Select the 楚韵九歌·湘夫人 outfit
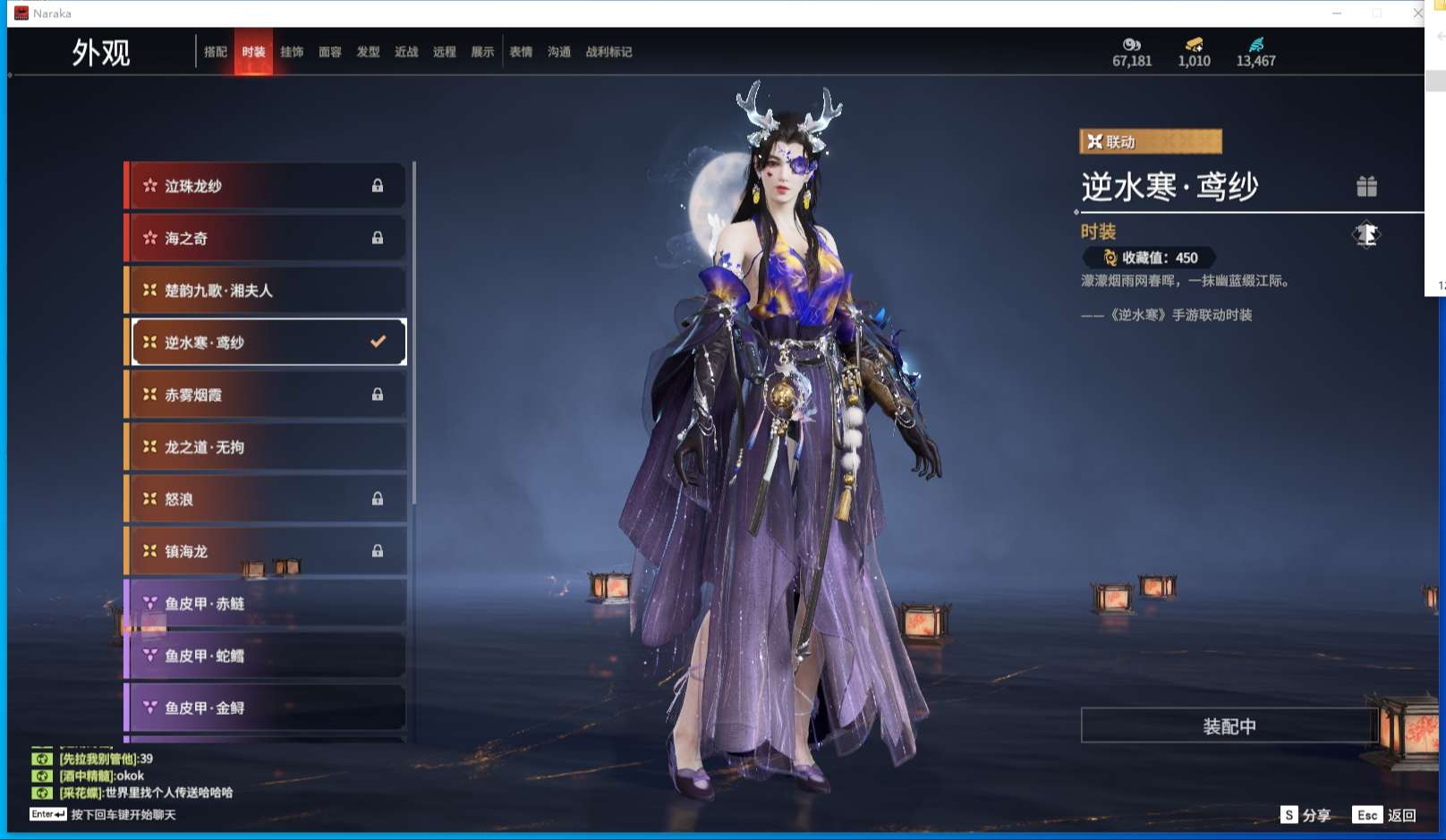 pos(267,291)
